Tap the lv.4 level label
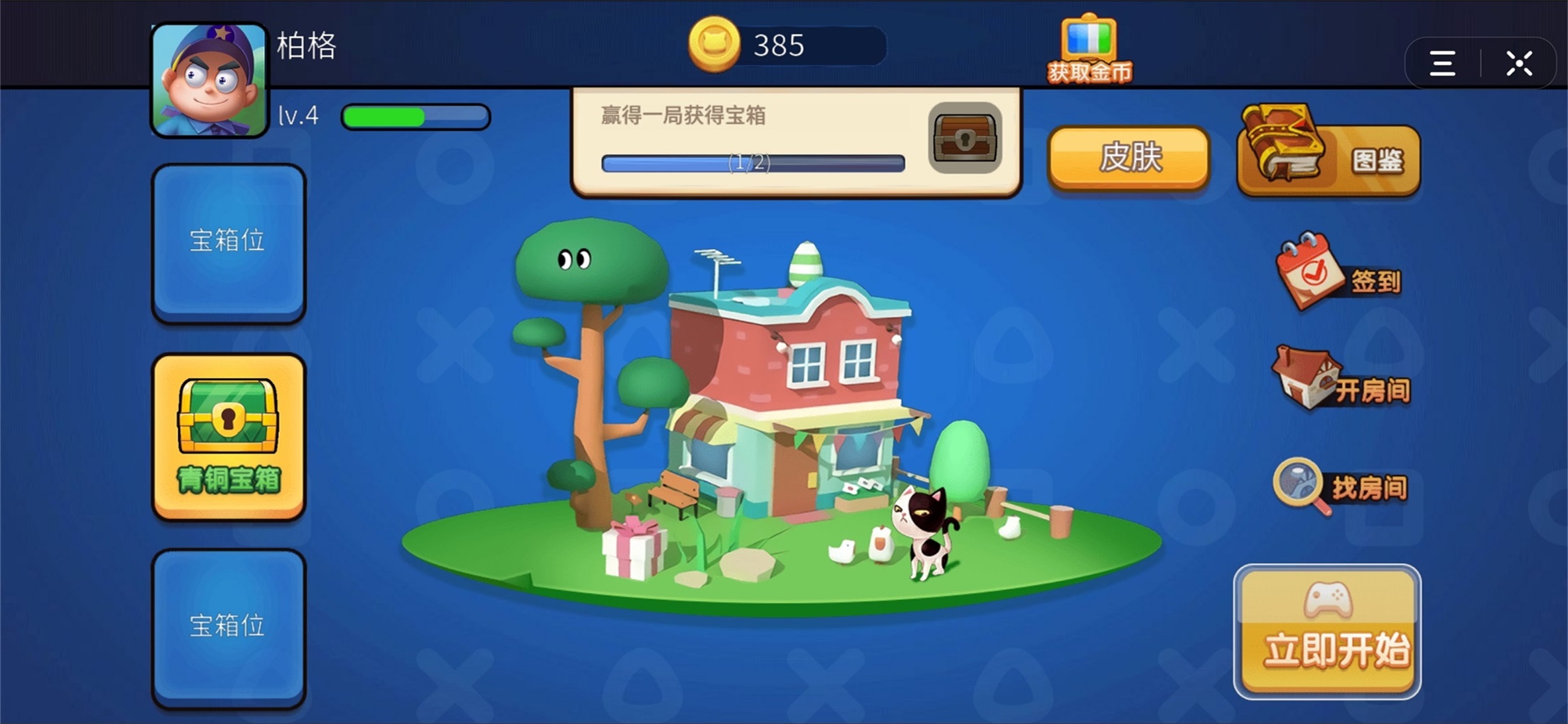The width and height of the screenshot is (1568, 724). pos(298,115)
